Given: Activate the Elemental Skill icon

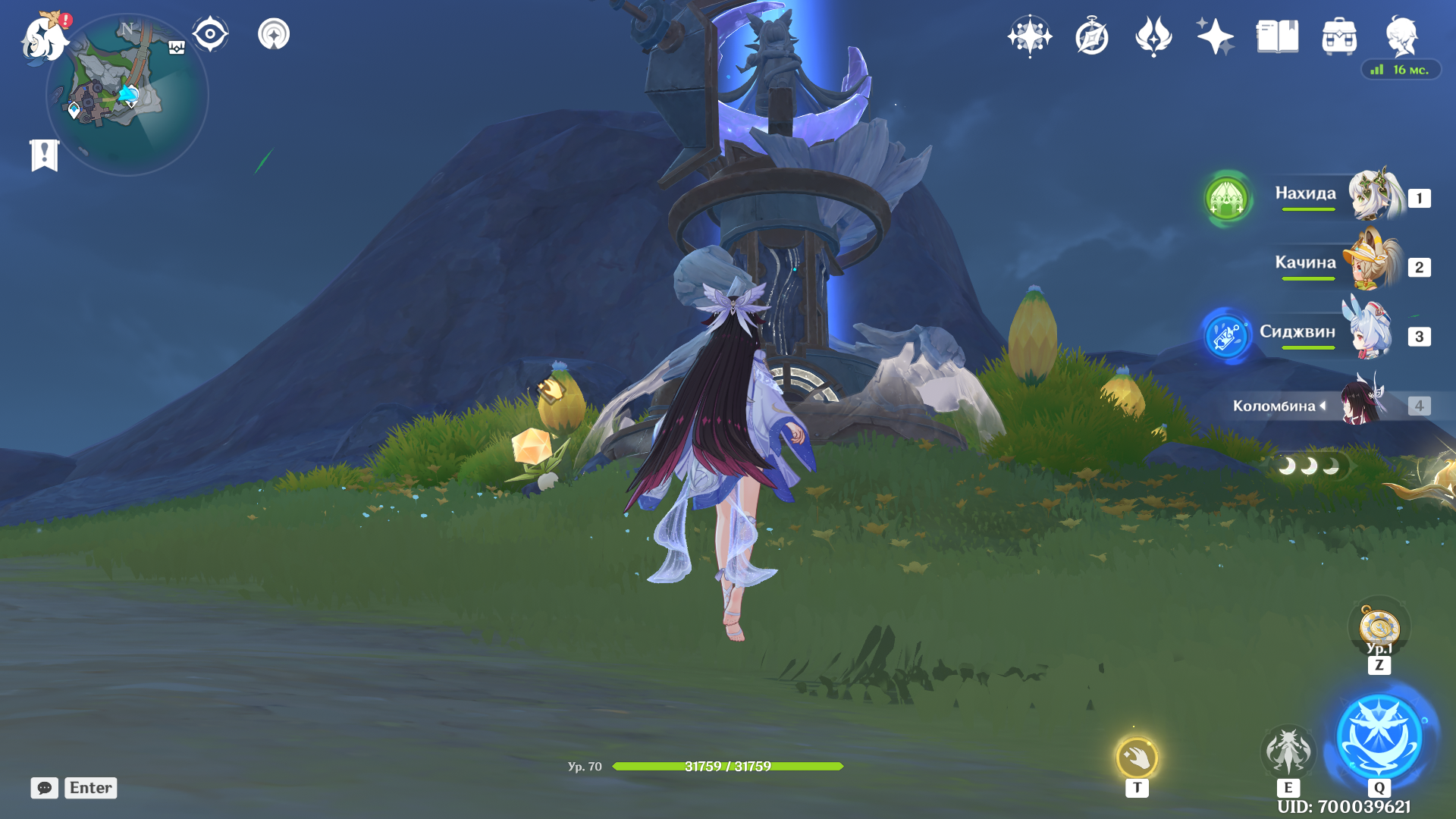Looking at the screenshot, I should coord(1288,751).
